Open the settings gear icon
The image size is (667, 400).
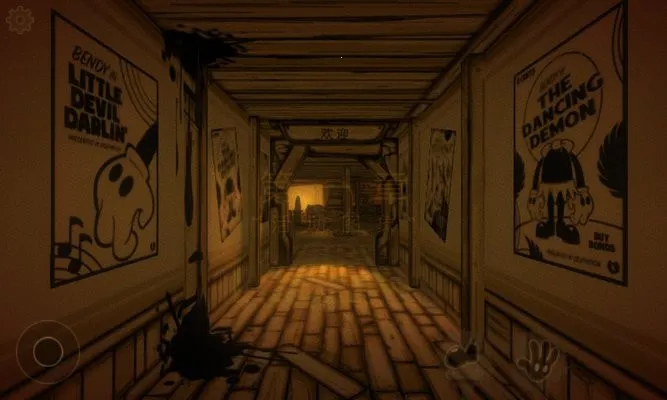point(20,20)
